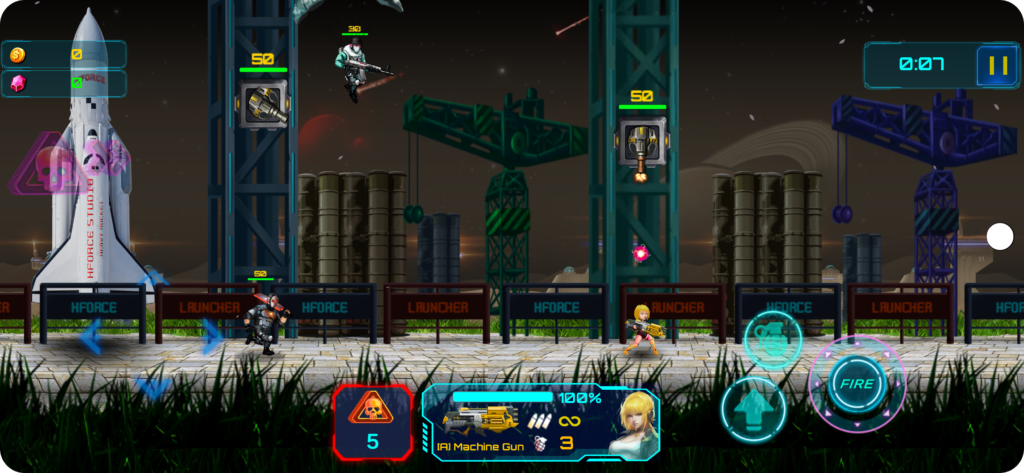This screenshot has height=473, width=1024.
Task: Tap the FIRE button to shoot
Action: (x=856, y=385)
